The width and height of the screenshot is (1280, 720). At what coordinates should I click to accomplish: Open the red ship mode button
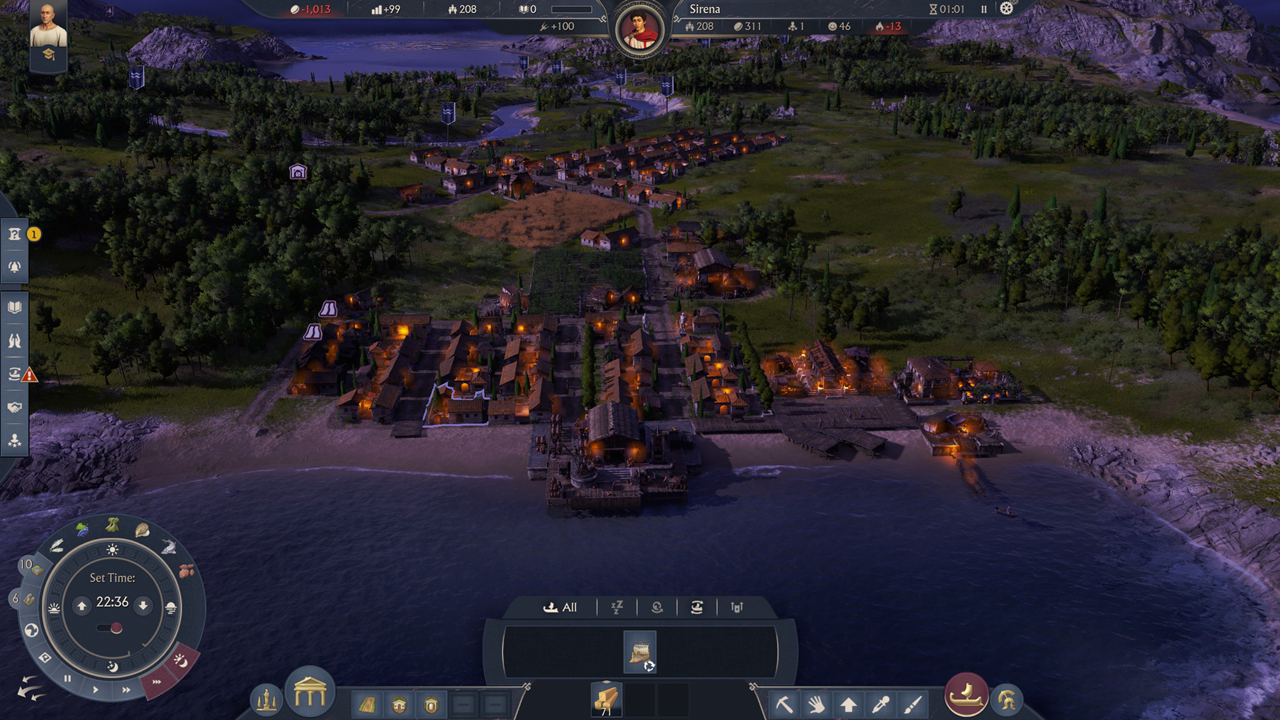coord(966,695)
